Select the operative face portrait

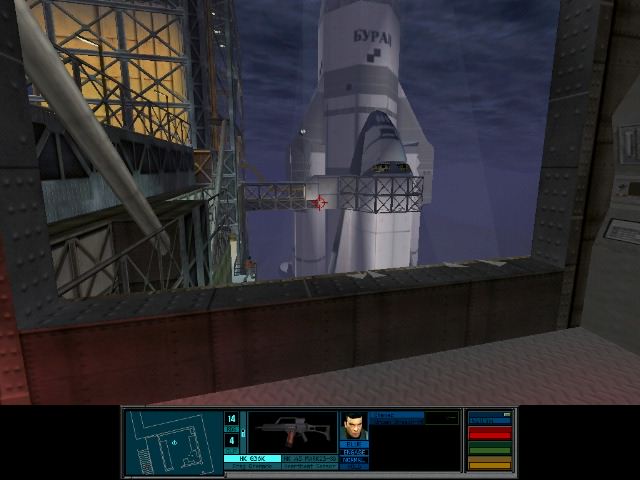coord(354,427)
